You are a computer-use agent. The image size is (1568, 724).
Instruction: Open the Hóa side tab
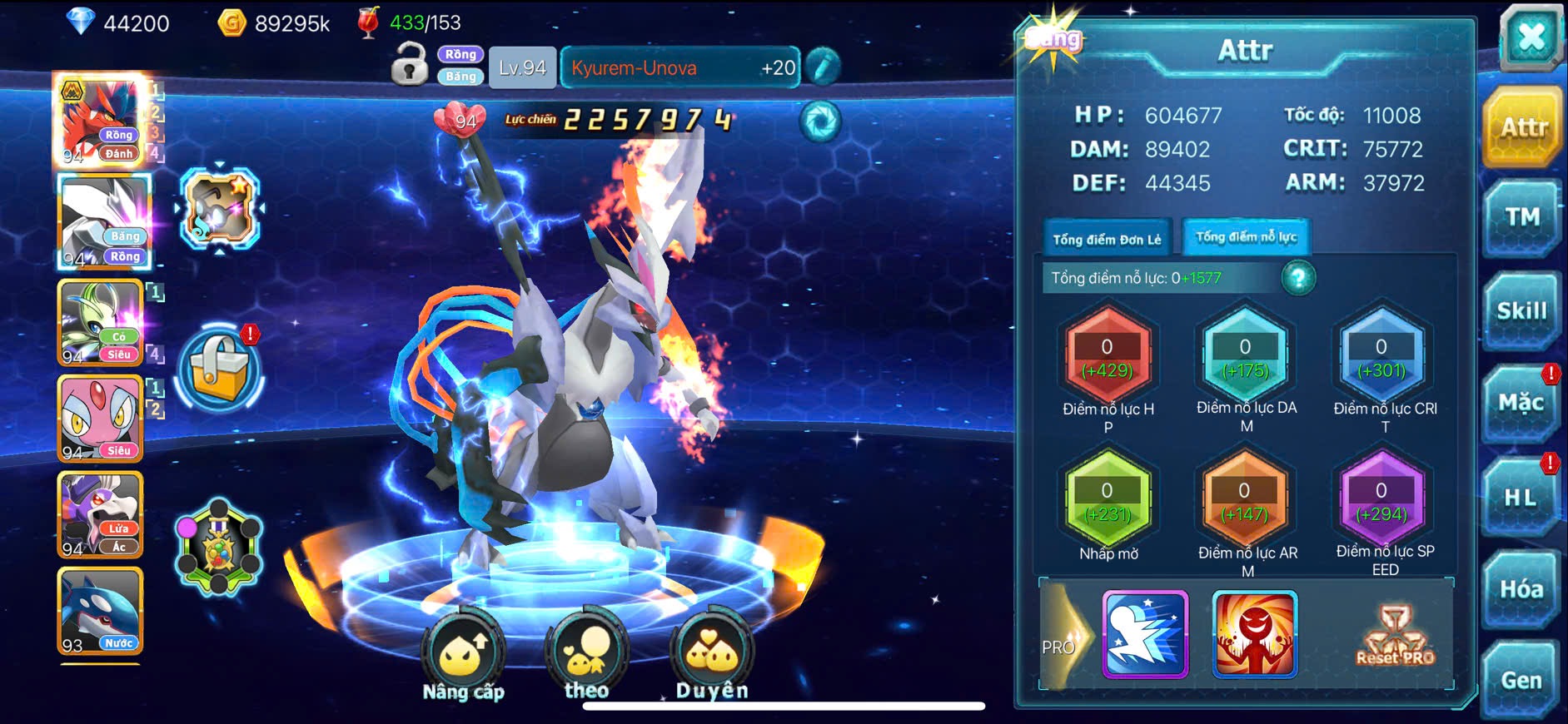pyautogui.click(x=1521, y=589)
